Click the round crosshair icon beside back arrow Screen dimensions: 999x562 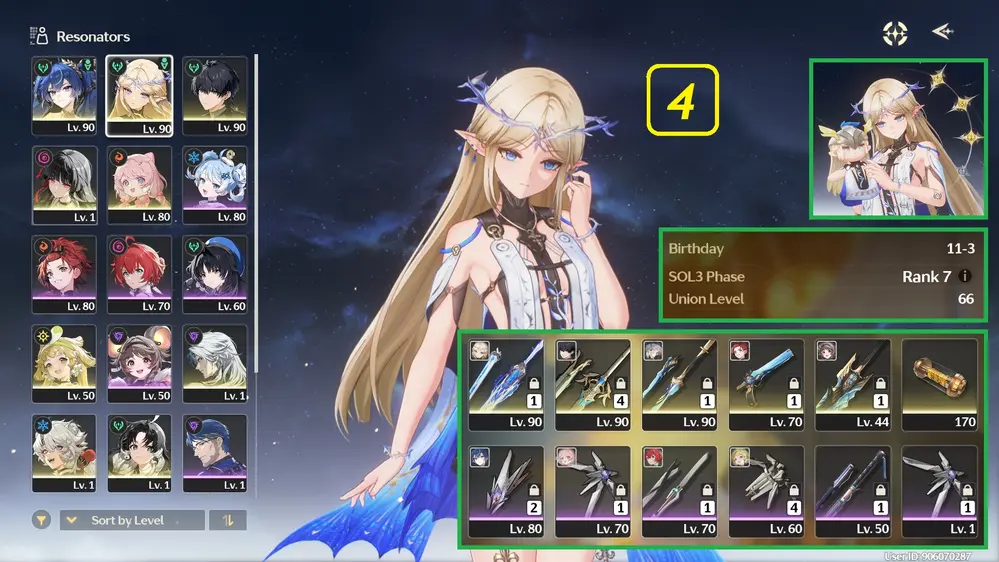(x=895, y=33)
